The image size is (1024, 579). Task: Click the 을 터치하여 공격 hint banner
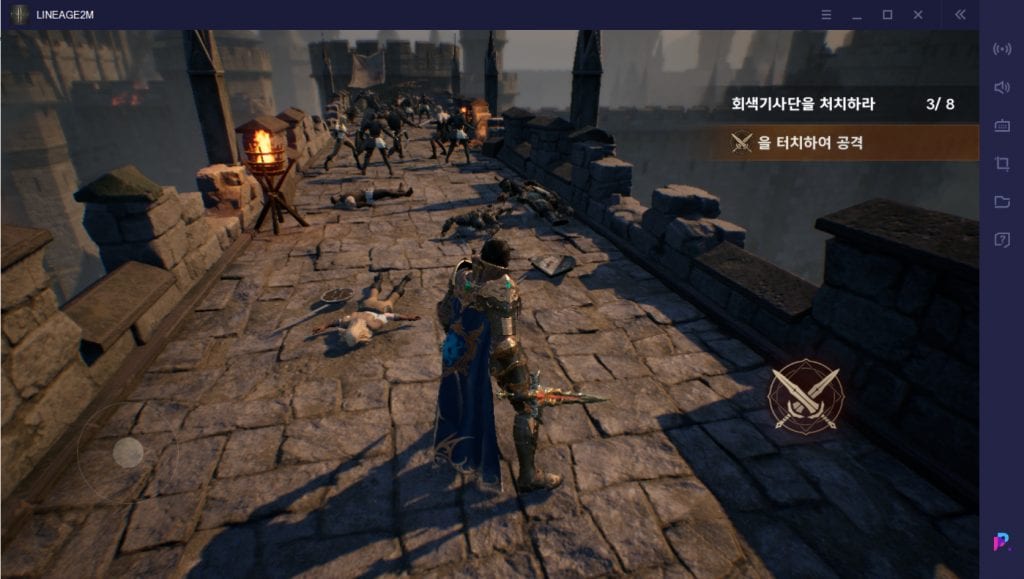[850, 143]
